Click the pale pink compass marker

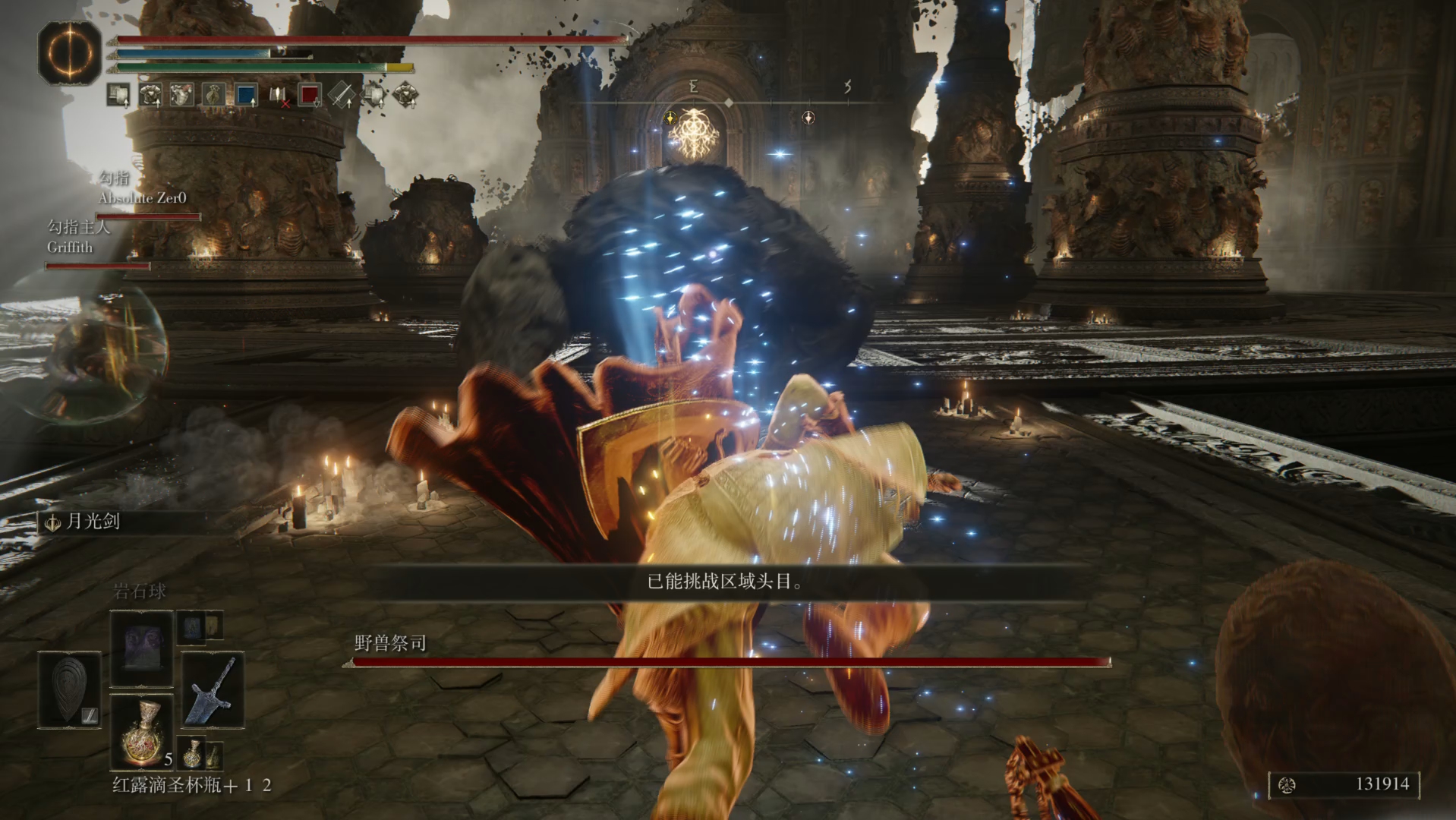(808, 118)
